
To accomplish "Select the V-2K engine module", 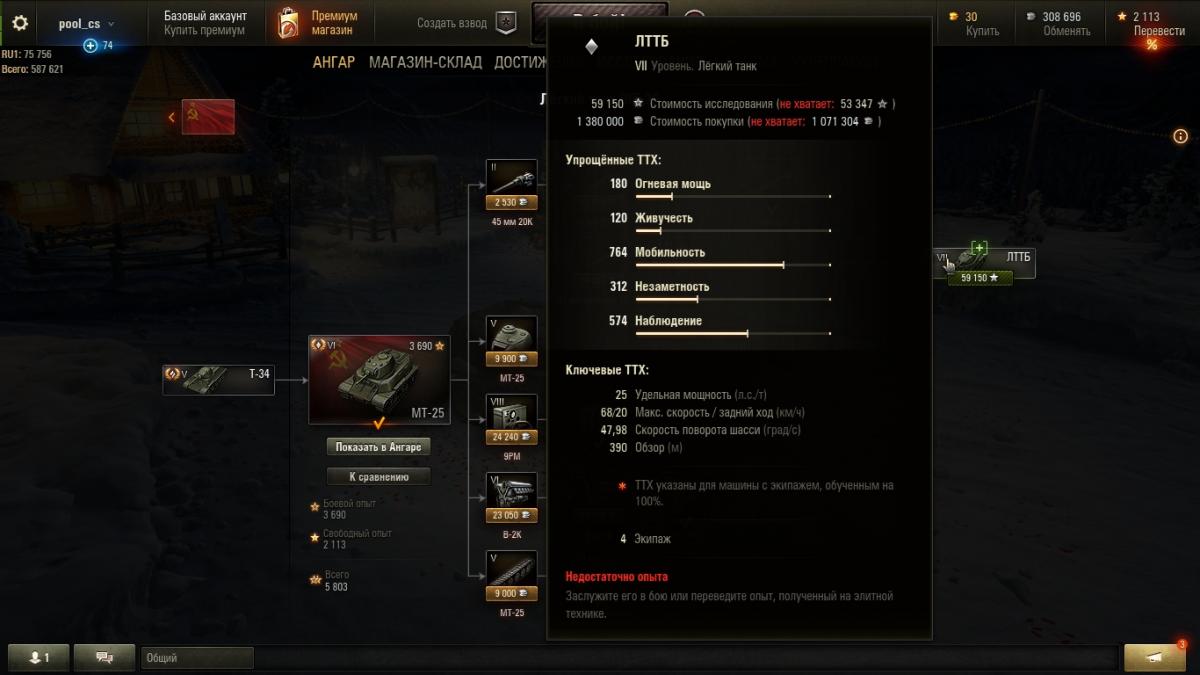I will (511, 497).
